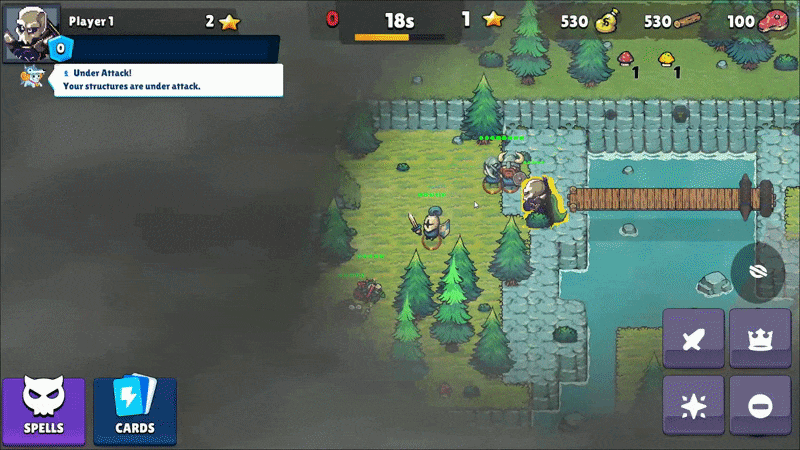Tap the four-point star ability button
This screenshot has height=450, width=800.
[x=693, y=406]
